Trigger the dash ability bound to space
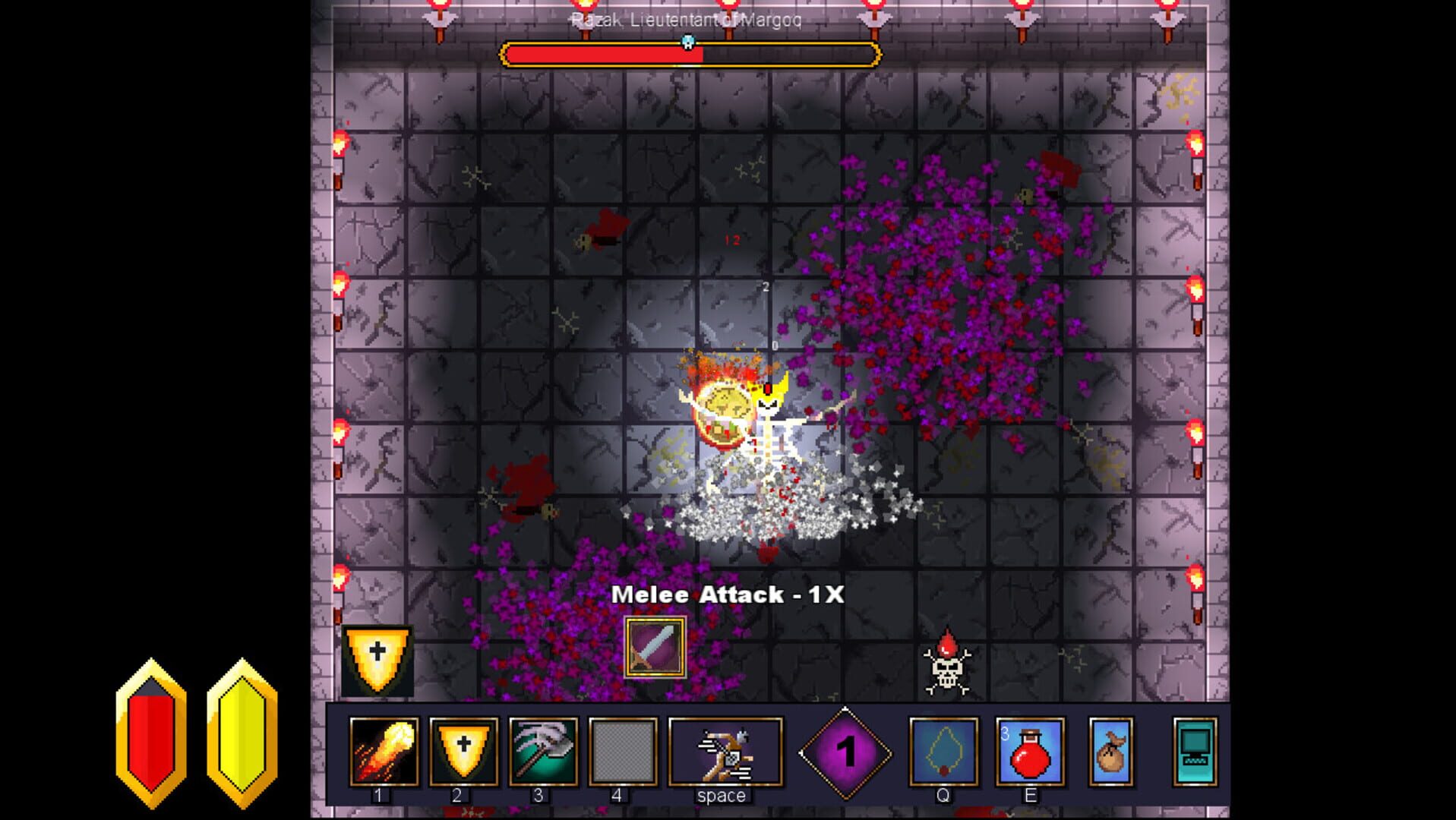The image size is (1456, 820). pyautogui.click(x=723, y=752)
